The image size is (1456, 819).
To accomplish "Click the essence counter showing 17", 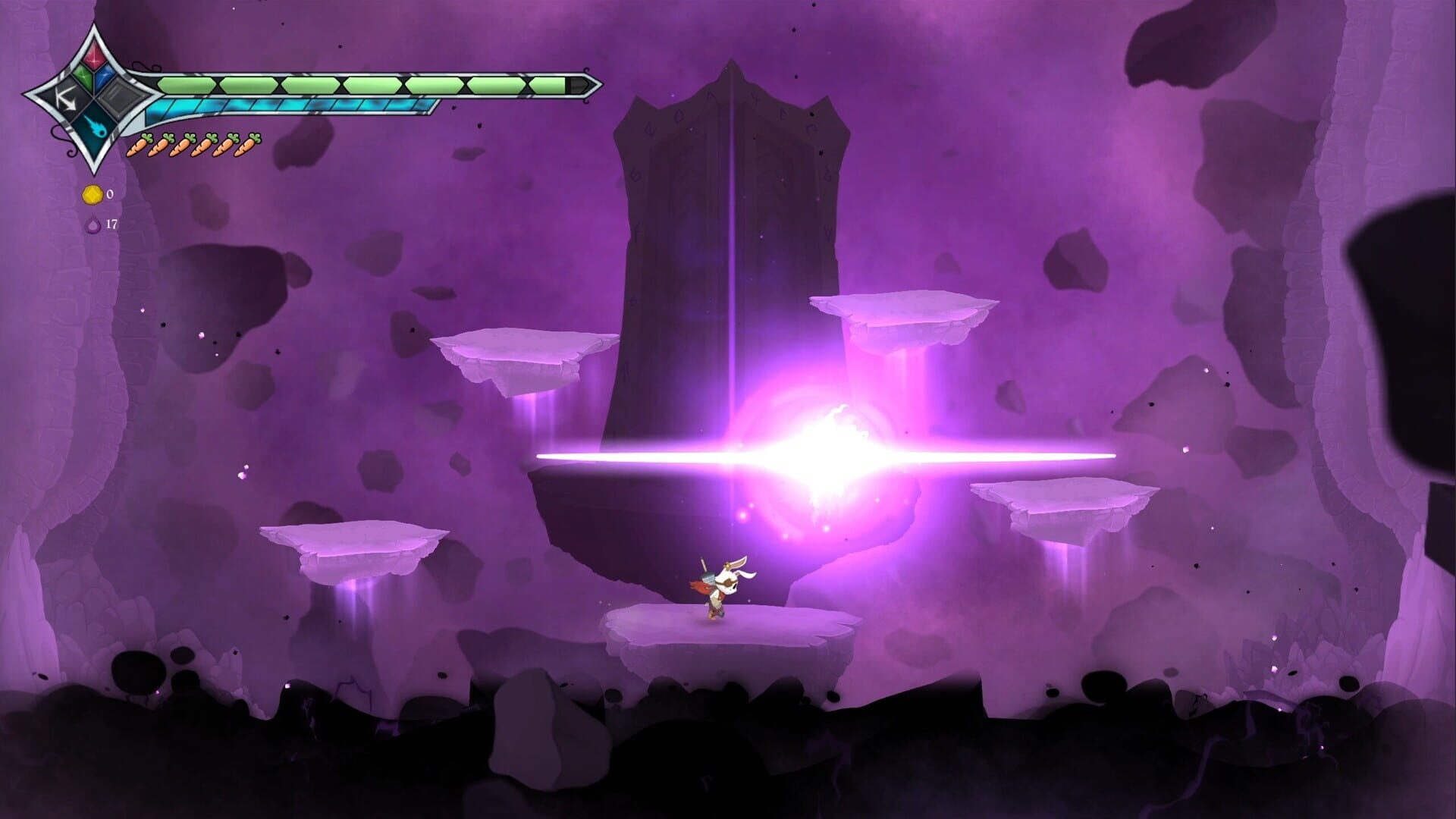I will [x=113, y=224].
